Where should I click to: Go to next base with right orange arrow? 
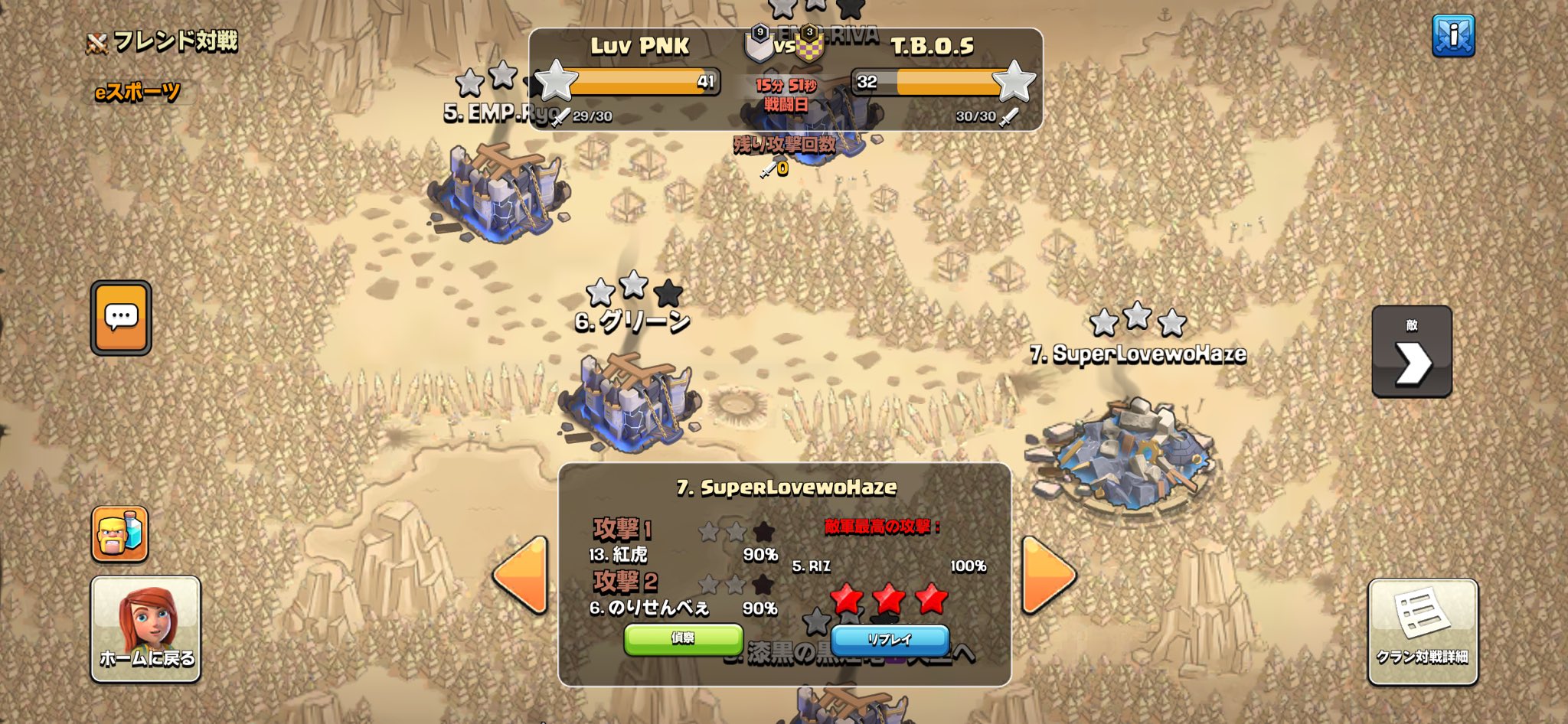[x=1047, y=575]
